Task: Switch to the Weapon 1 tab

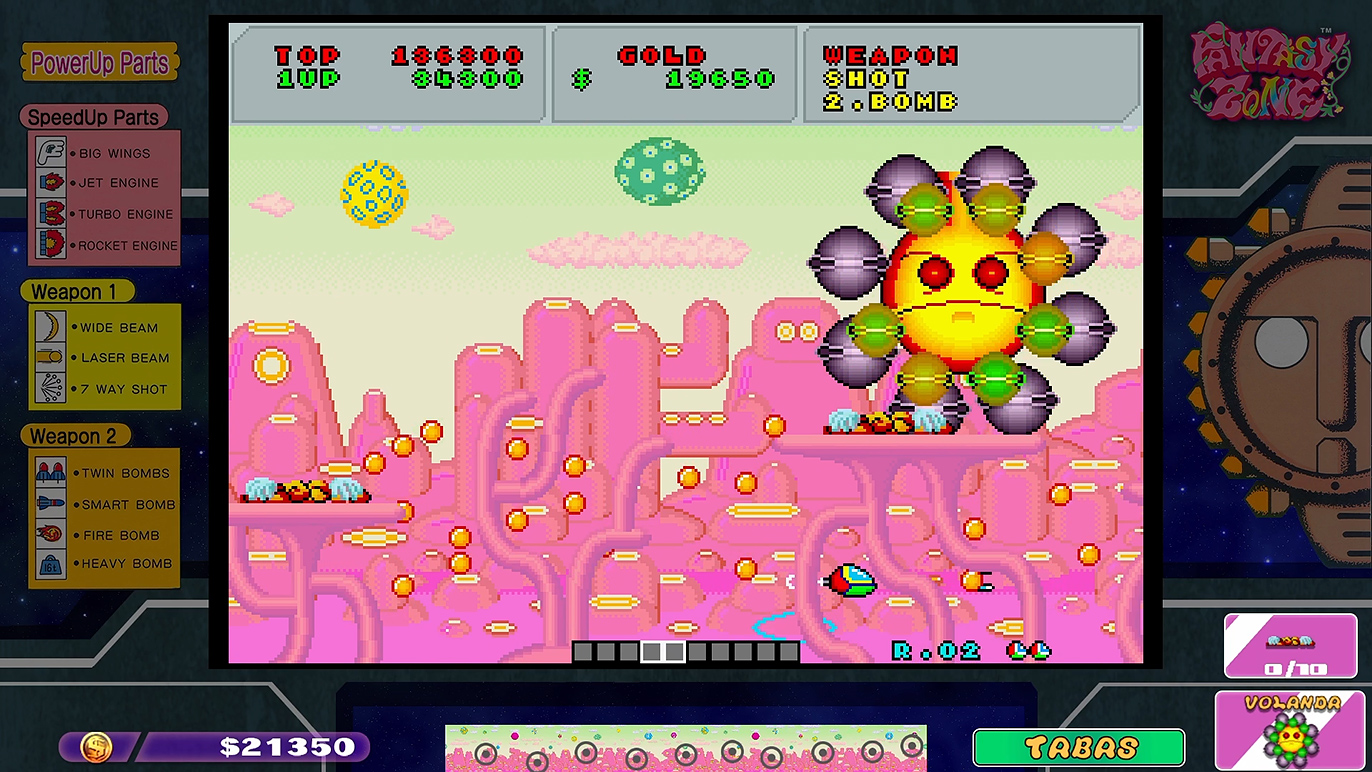Action: (75, 291)
